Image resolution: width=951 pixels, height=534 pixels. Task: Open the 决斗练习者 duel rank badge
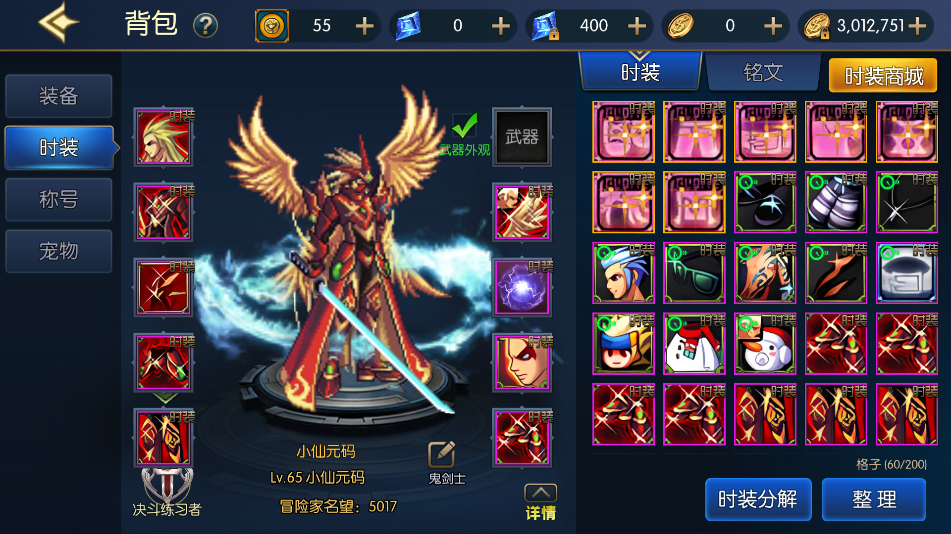pos(167,491)
